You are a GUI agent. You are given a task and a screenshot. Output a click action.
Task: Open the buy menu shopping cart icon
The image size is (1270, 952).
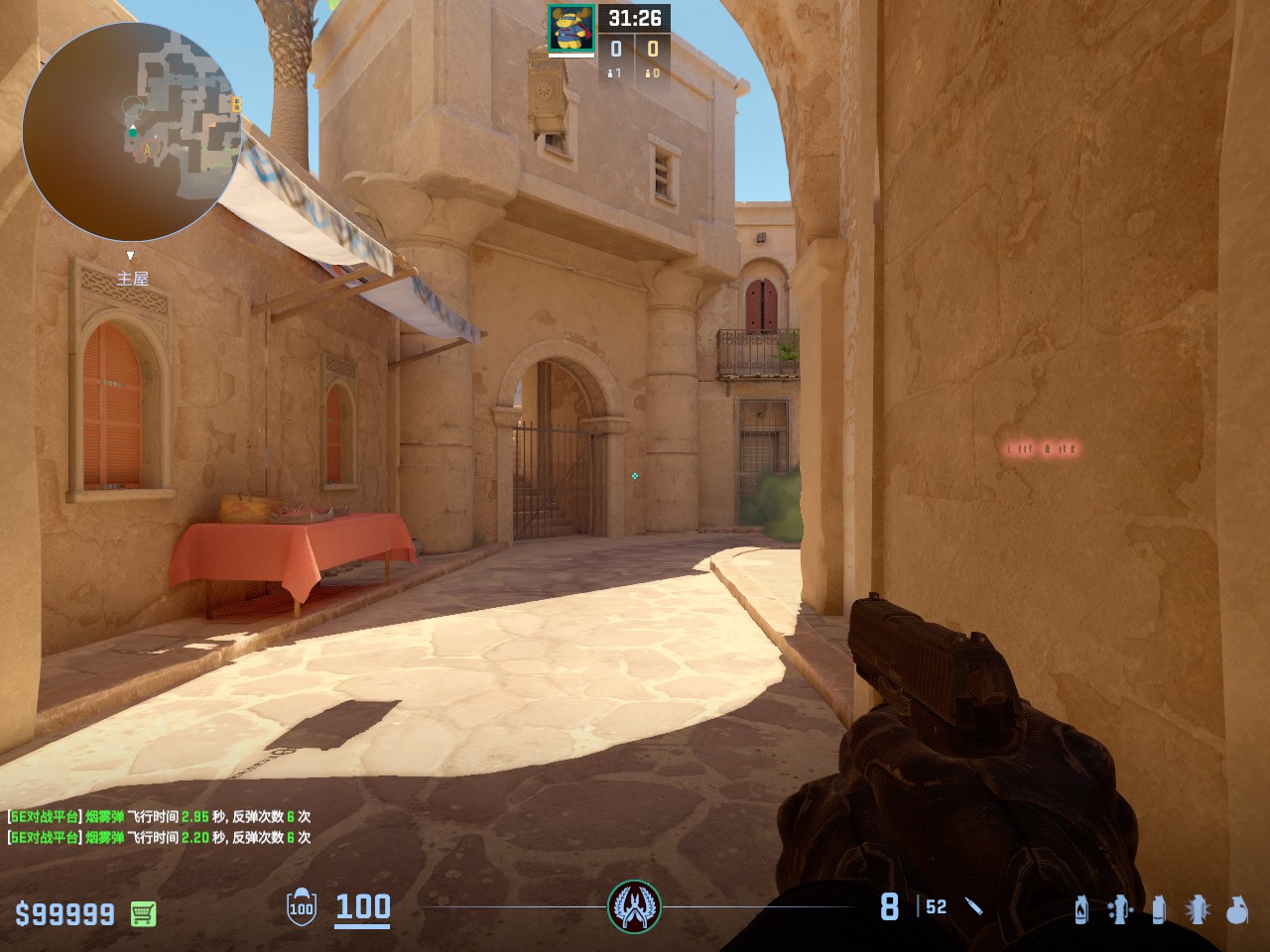[x=143, y=913]
